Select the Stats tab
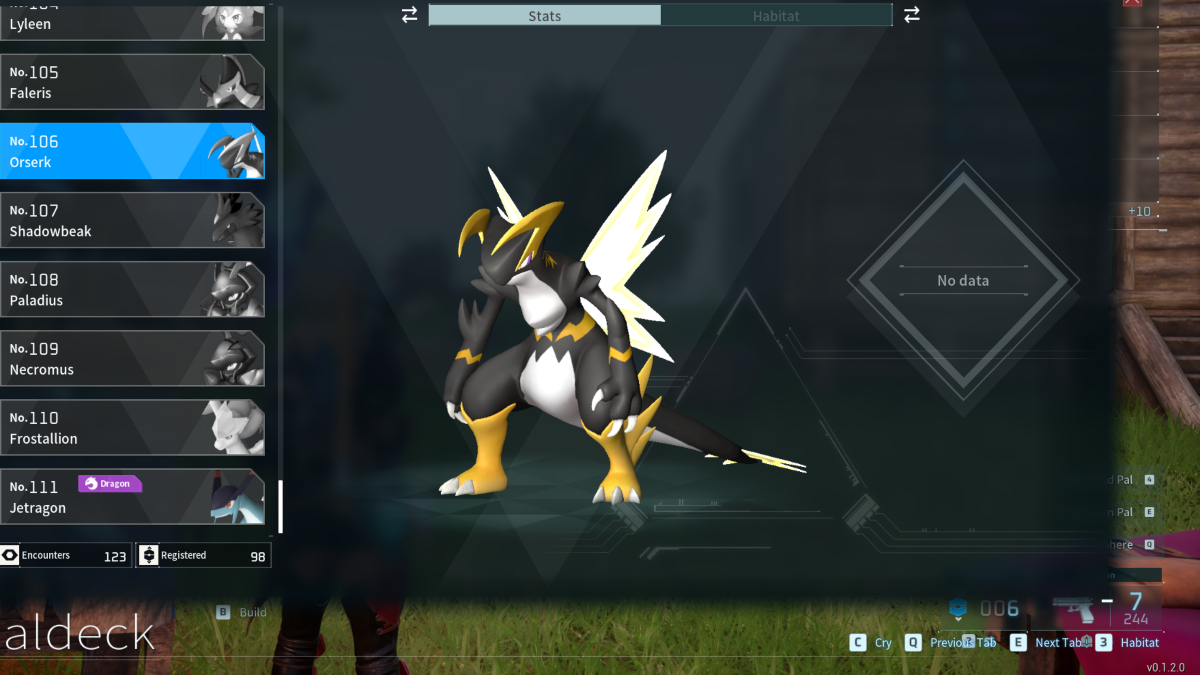Viewport: 1200px width, 675px height. (545, 15)
